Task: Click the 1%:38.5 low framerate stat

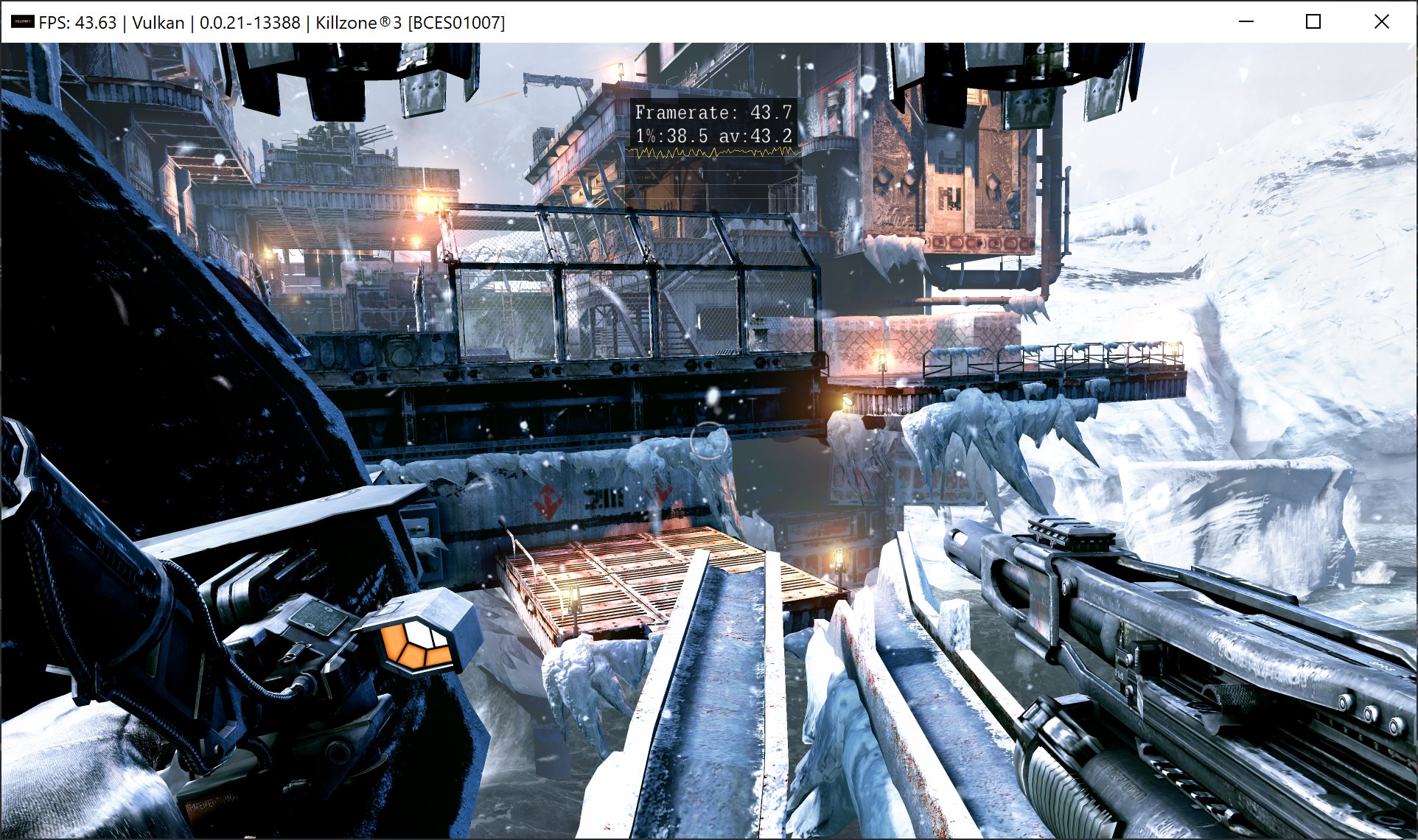Action: (x=672, y=136)
